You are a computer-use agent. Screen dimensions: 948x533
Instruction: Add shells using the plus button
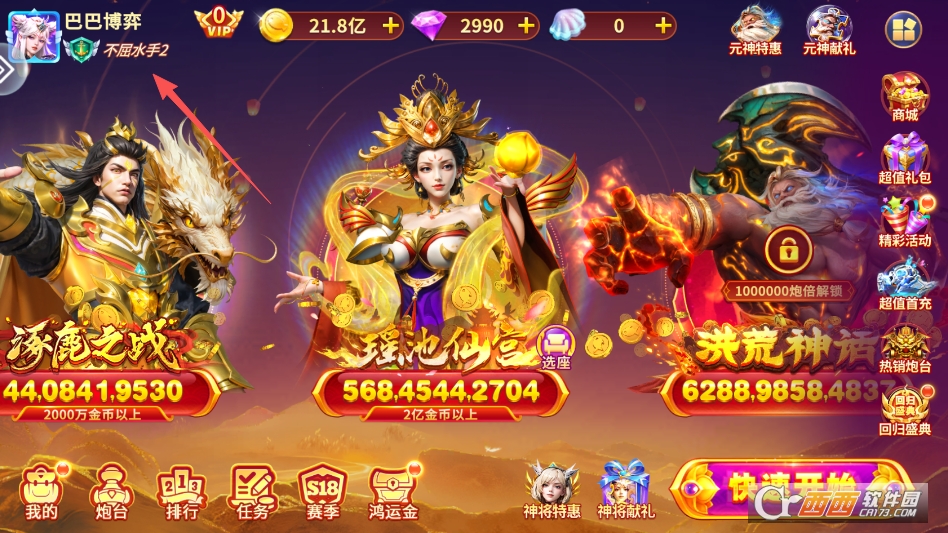pyautogui.click(x=662, y=26)
